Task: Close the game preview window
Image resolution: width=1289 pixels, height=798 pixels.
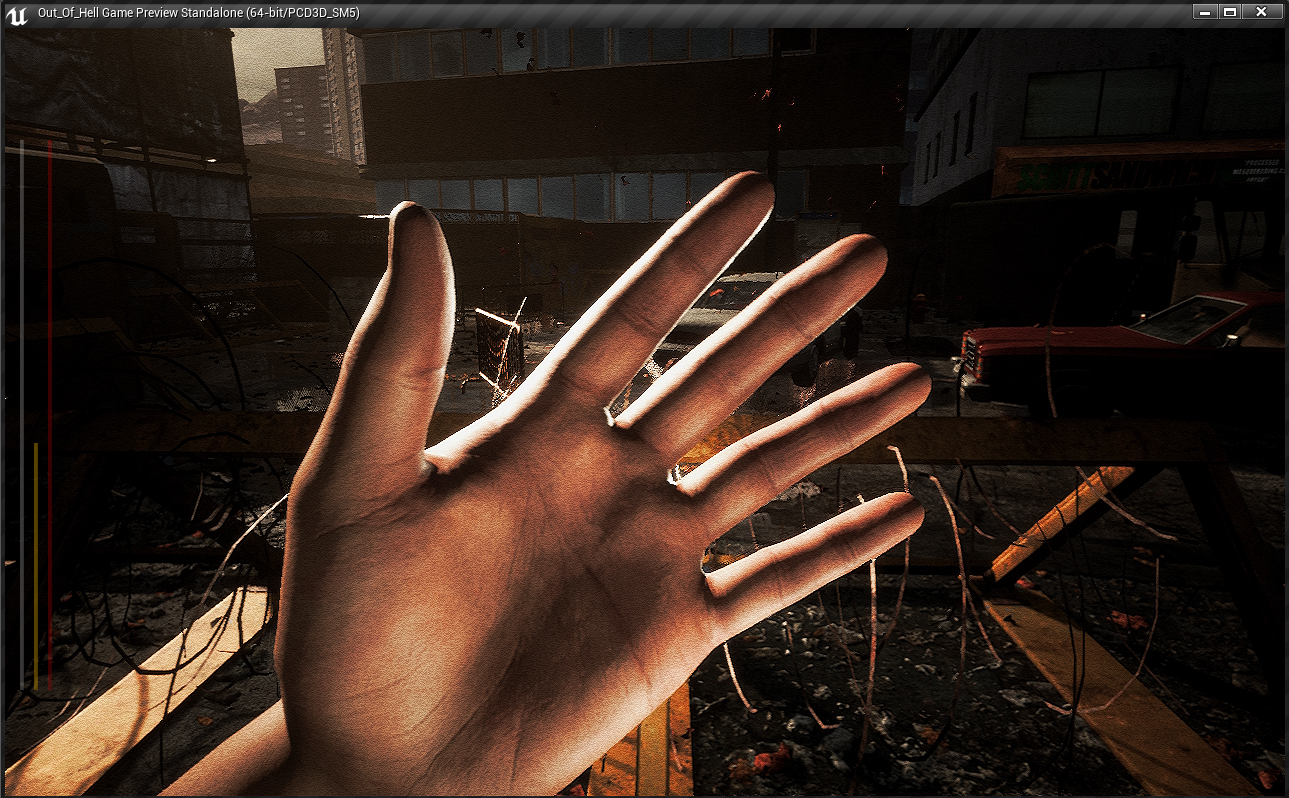Action: 1261,12
